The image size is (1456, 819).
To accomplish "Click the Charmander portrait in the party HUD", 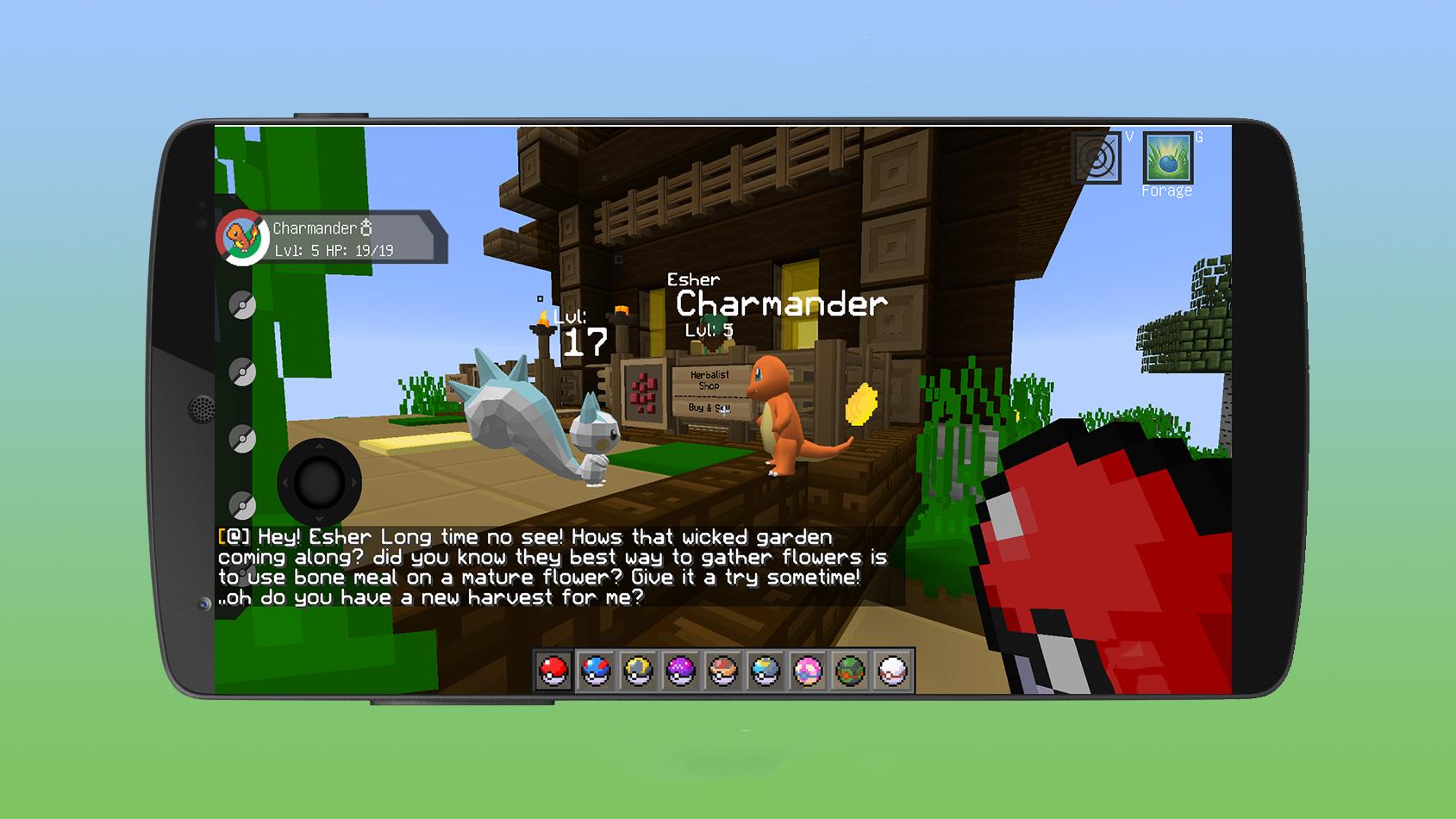I will [x=242, y=235].
